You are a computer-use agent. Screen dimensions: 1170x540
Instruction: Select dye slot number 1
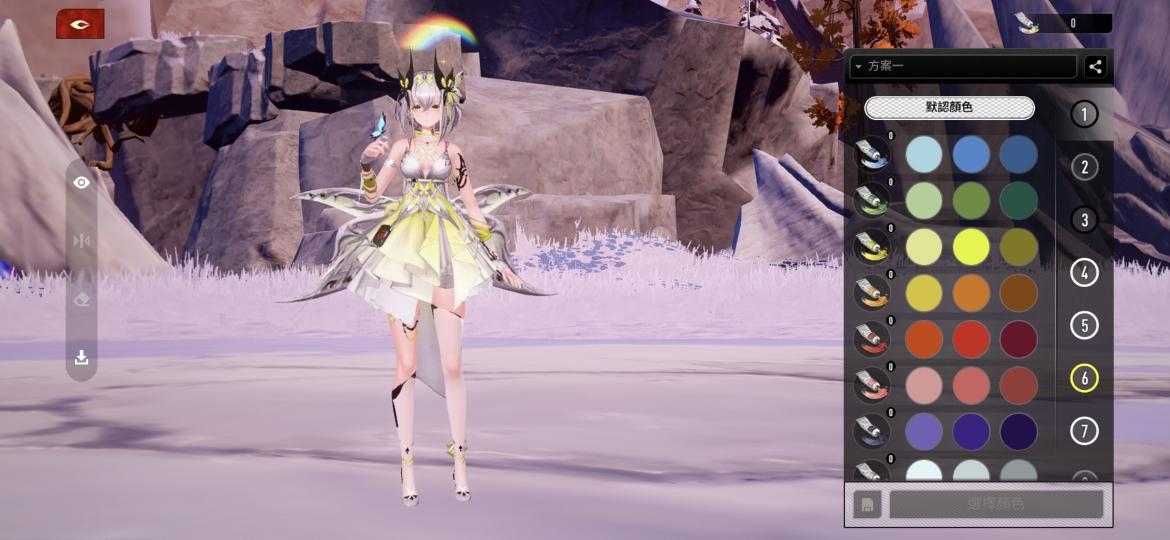[1084, 114]
